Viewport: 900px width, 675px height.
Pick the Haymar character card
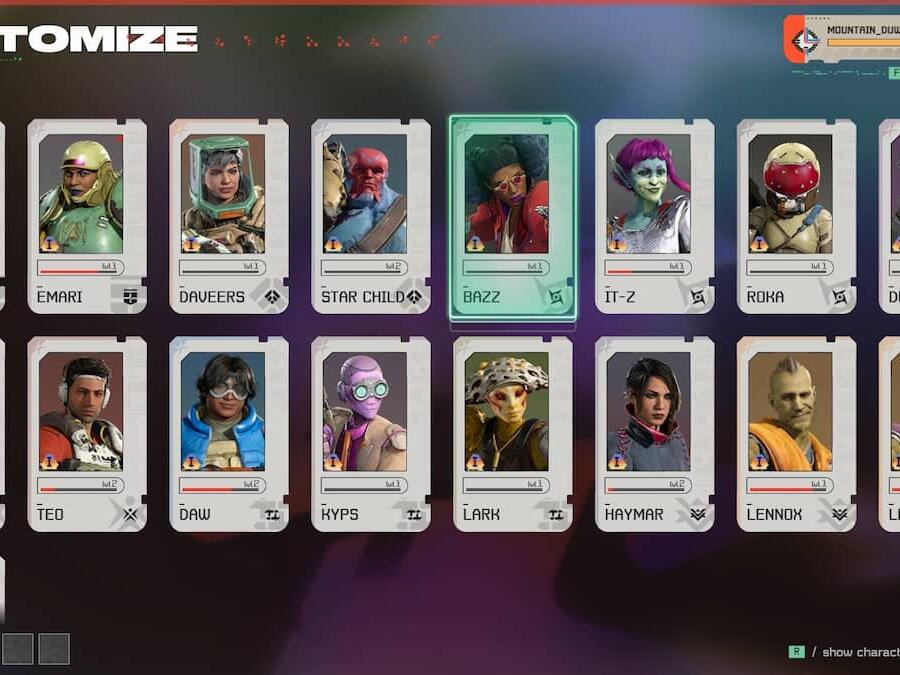pos(655,432)
